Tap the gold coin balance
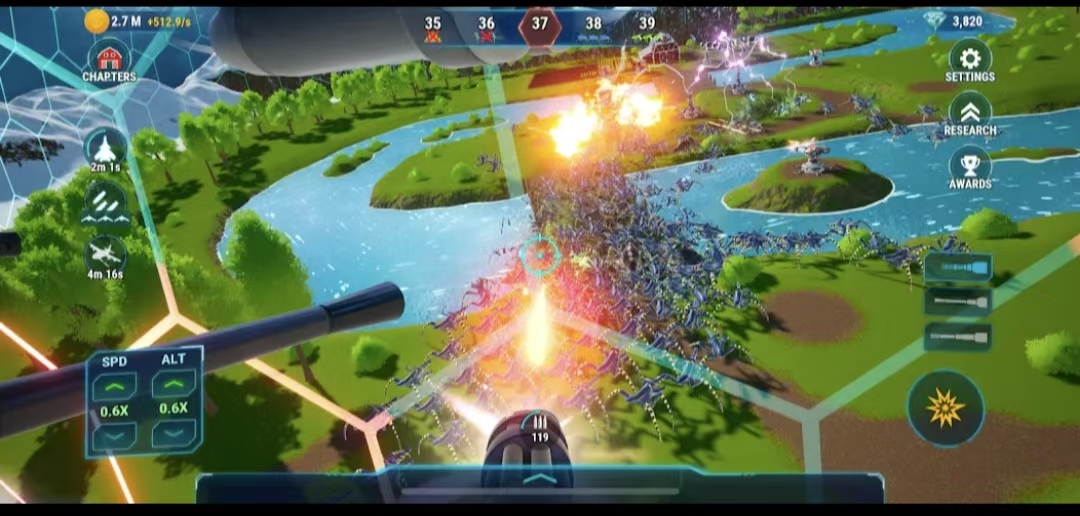This screenshot has height=516, width=1080. pyautogui.click(x=125, y=21)
